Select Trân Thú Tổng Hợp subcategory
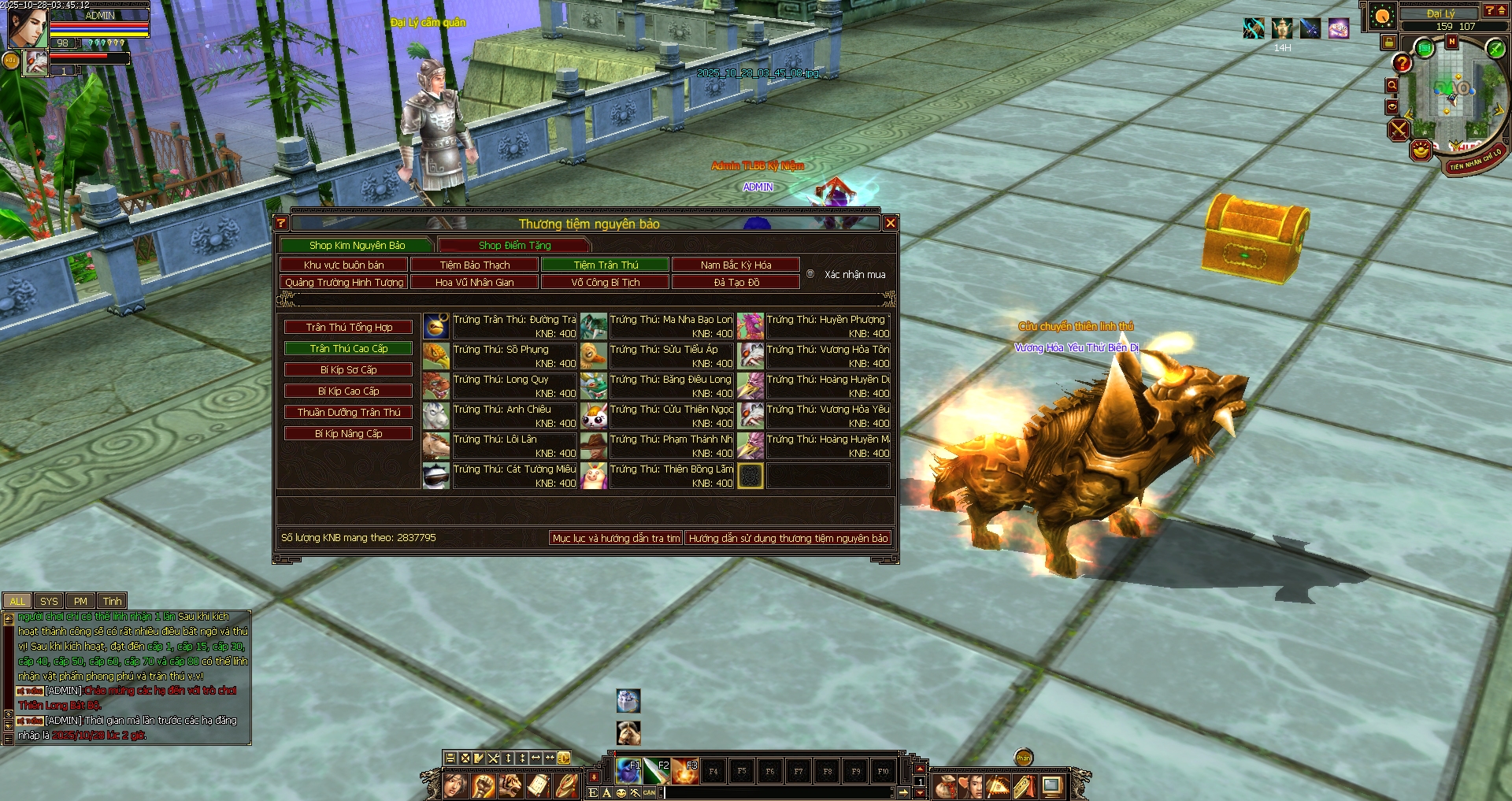Screen dimensions: 1512x801 349,328
